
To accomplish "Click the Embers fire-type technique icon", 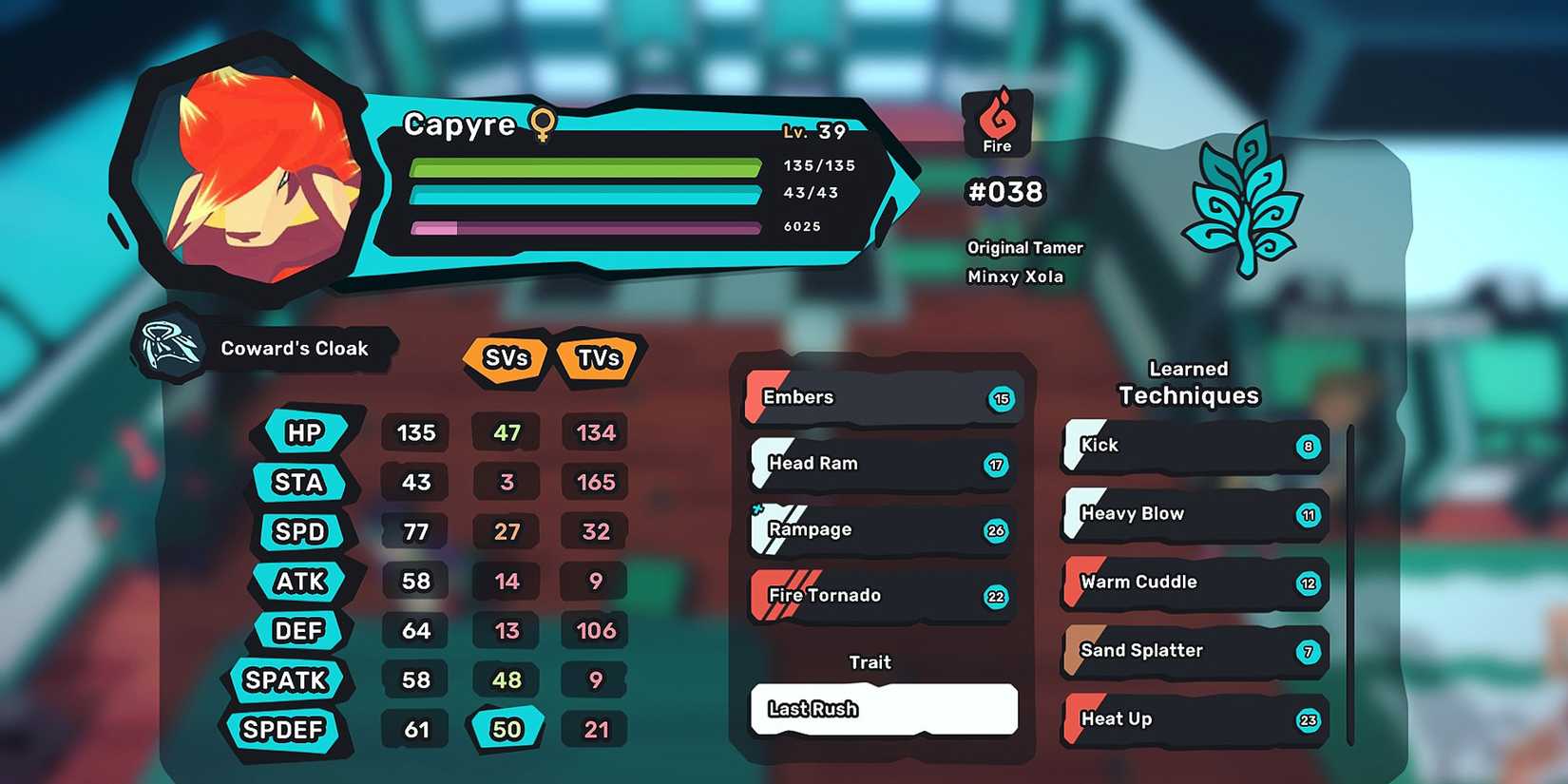I will point(757,397).
